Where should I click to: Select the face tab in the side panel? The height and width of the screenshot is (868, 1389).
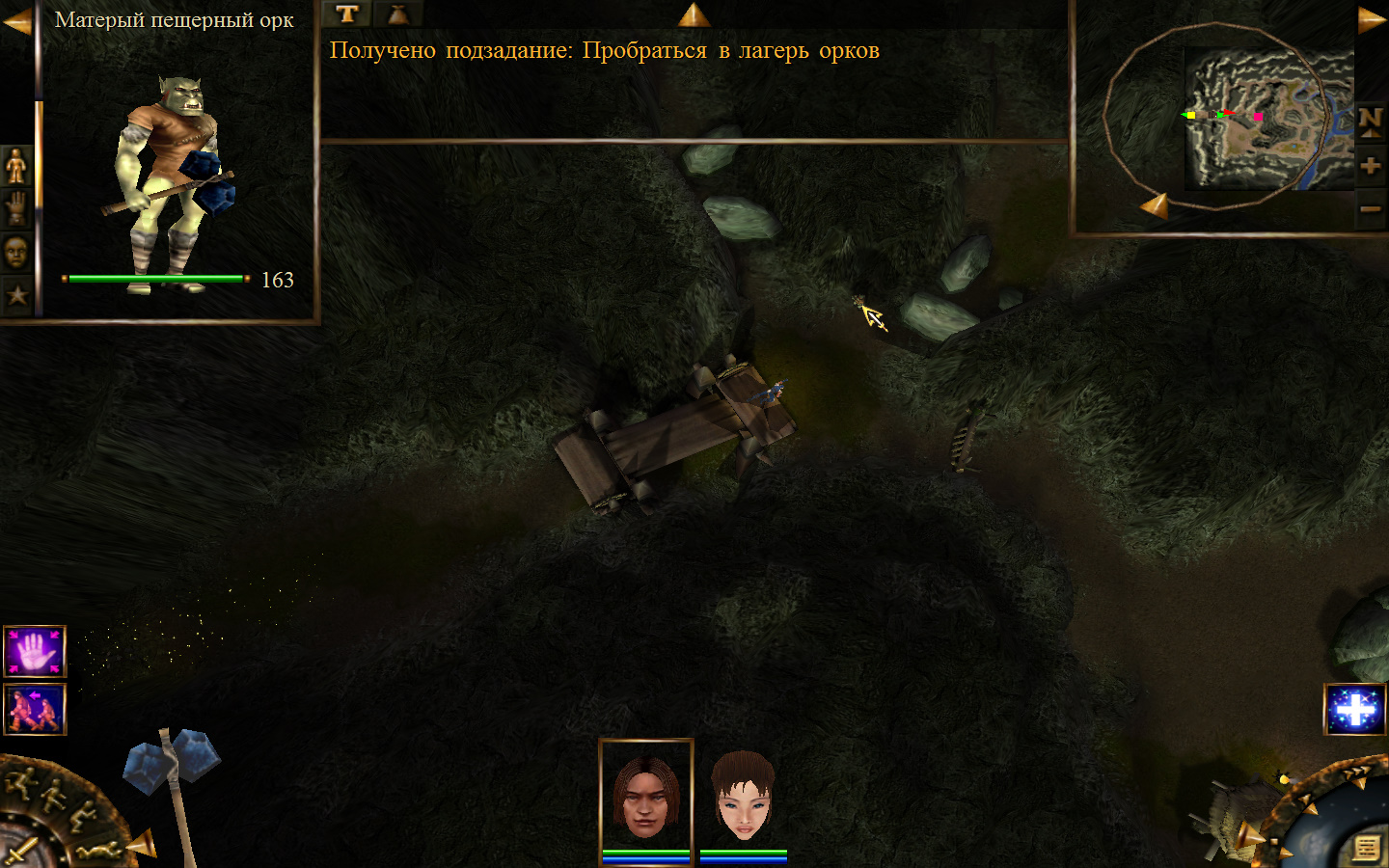16,253
